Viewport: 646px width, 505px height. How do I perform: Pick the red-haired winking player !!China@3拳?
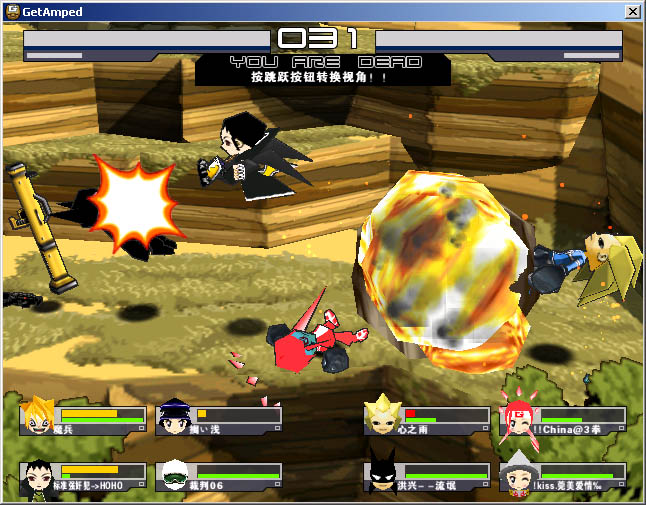pos(518,418)
